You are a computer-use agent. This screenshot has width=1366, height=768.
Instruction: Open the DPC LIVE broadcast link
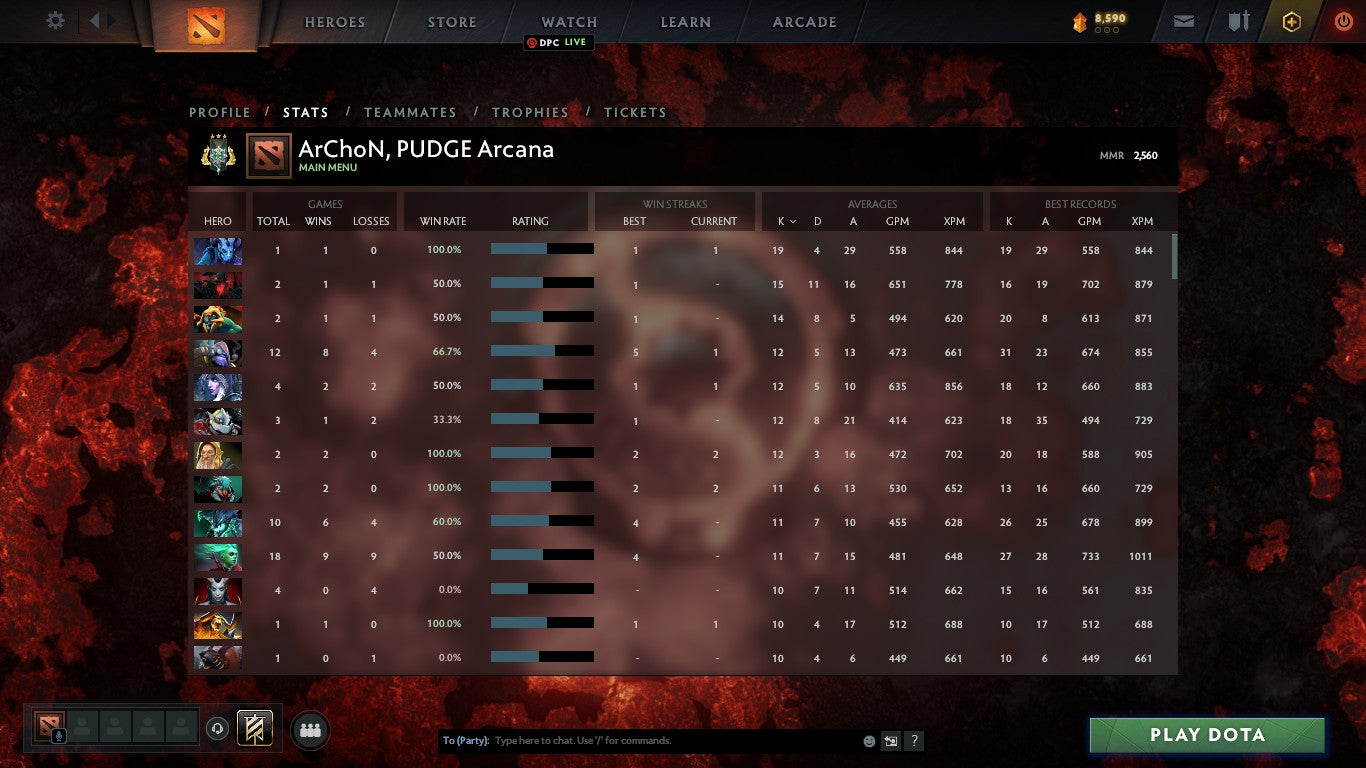pos(558,42)
